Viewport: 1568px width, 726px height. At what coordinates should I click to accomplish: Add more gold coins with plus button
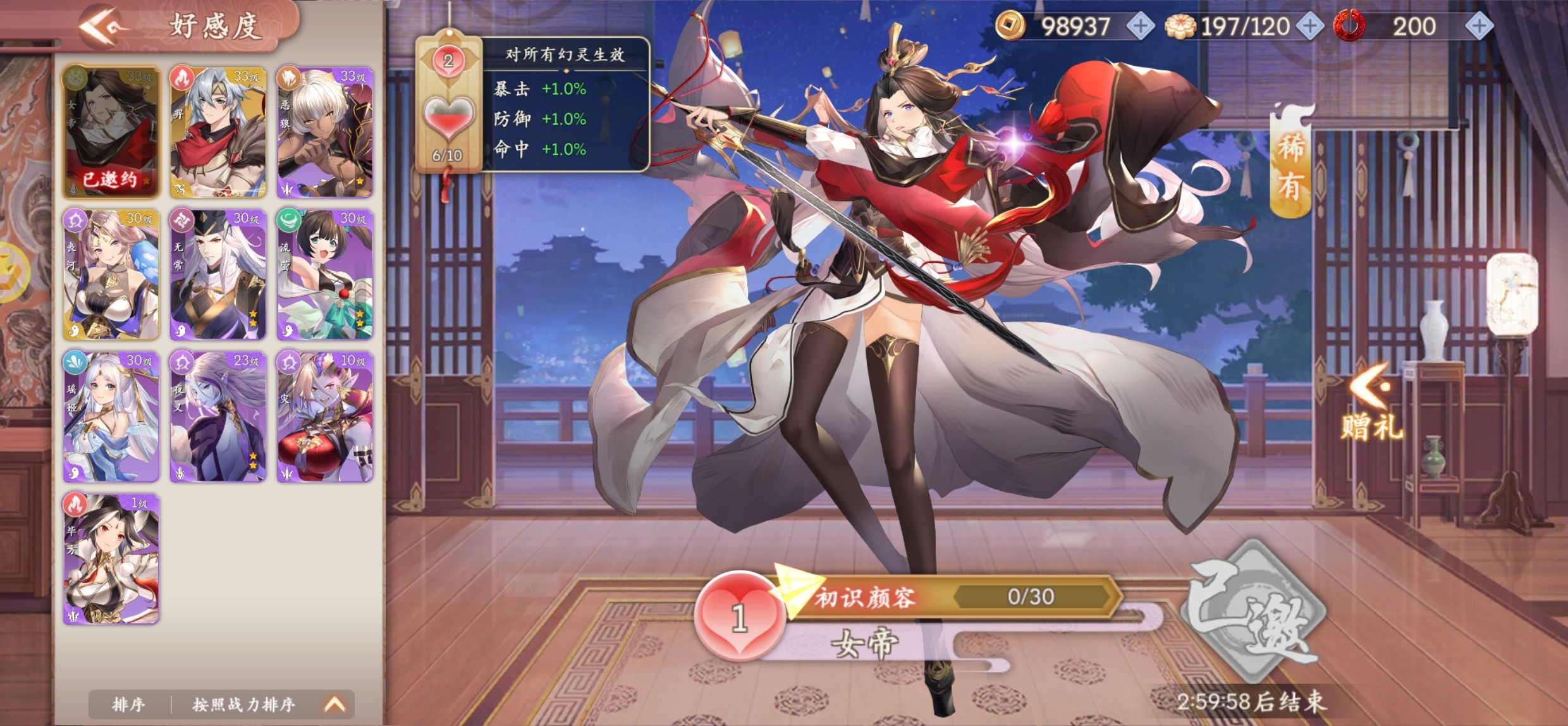coord(1140,27)
